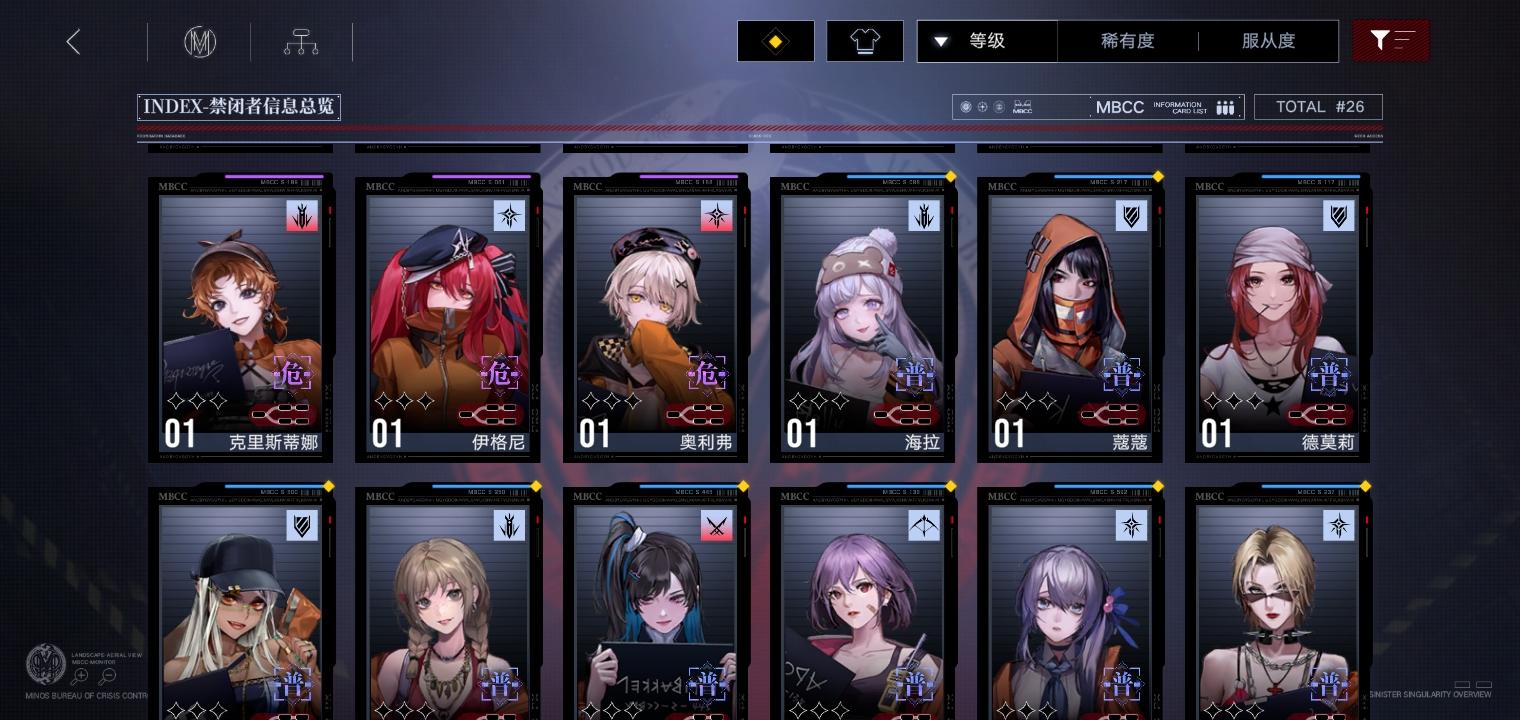Image resolution: width=1520 pixels, height=720 pixels.
Task: Click the tree diagram icon next to M logo
Action: click(x=300, y=41)
